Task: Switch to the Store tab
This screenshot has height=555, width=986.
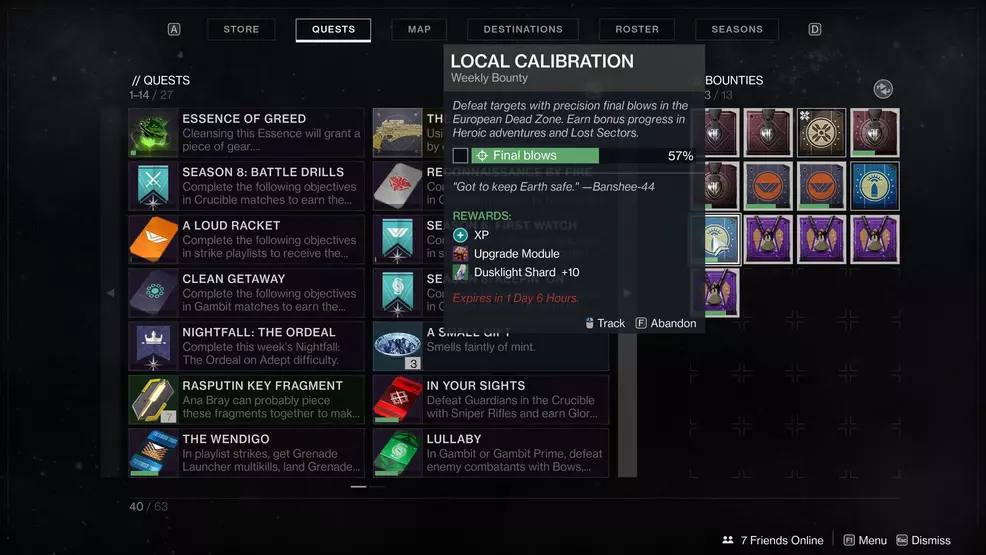Action: 241,30
